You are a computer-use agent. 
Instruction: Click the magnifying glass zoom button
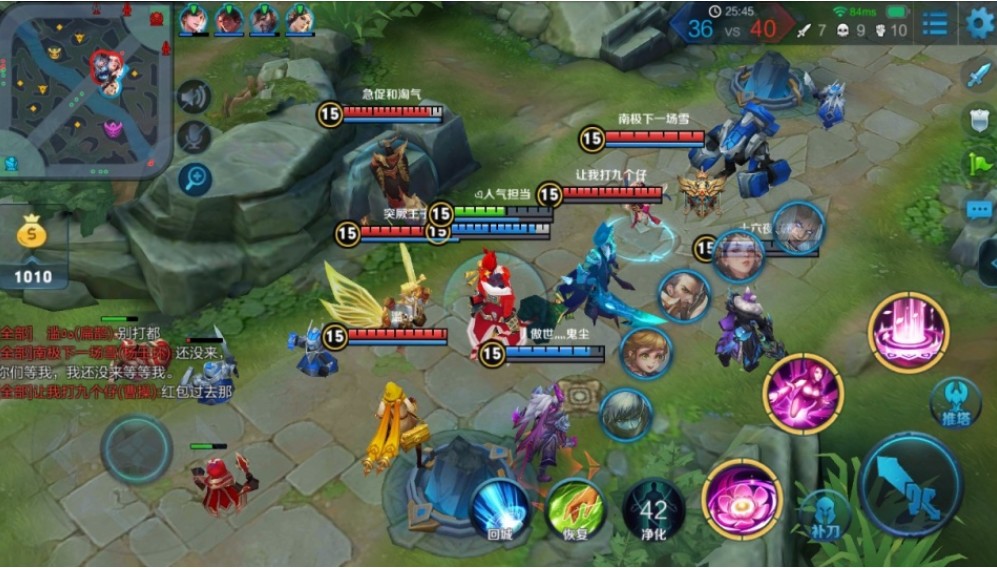[195, 179]
